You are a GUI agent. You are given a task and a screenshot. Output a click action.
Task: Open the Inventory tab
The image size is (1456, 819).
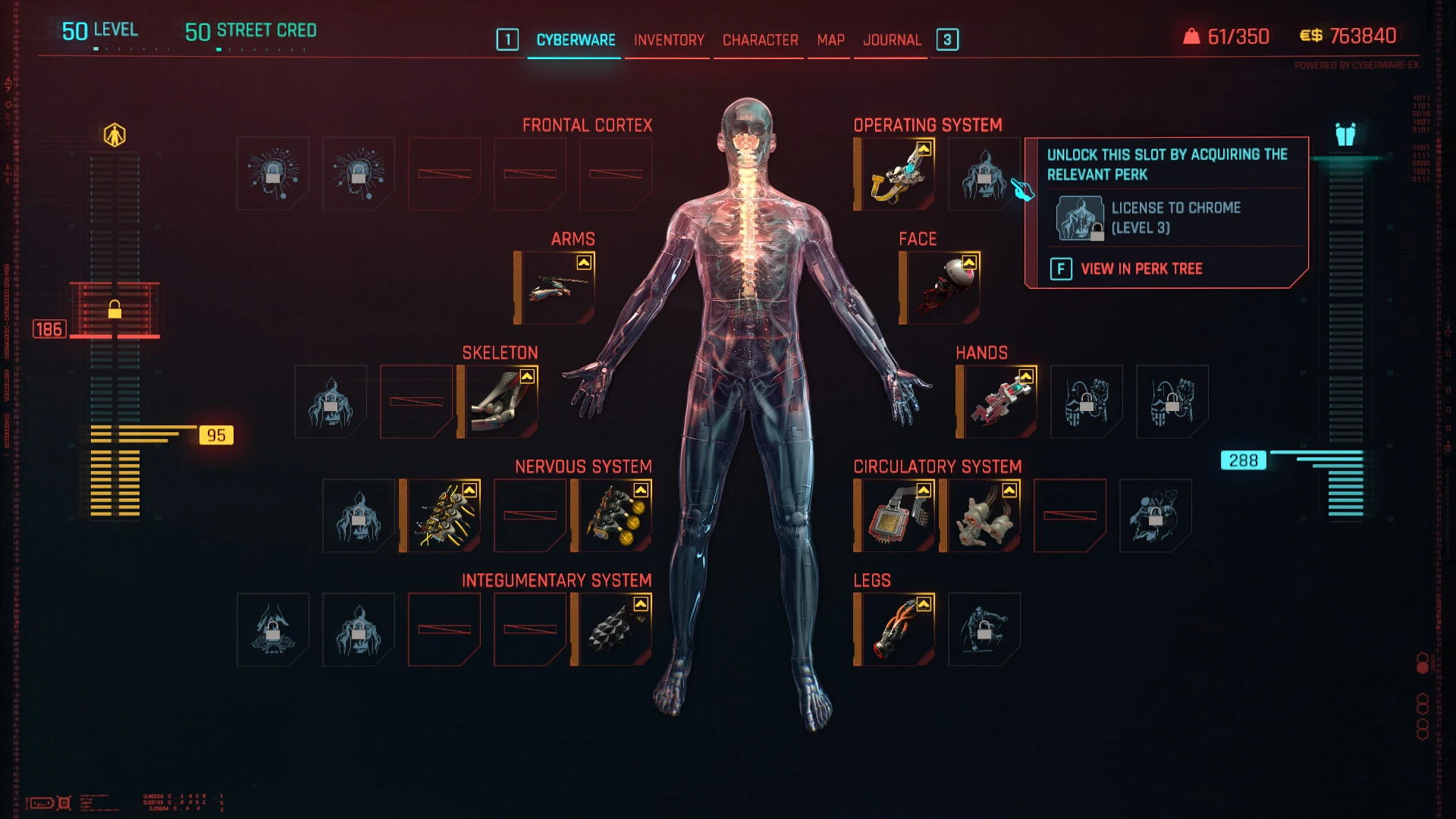669,40
